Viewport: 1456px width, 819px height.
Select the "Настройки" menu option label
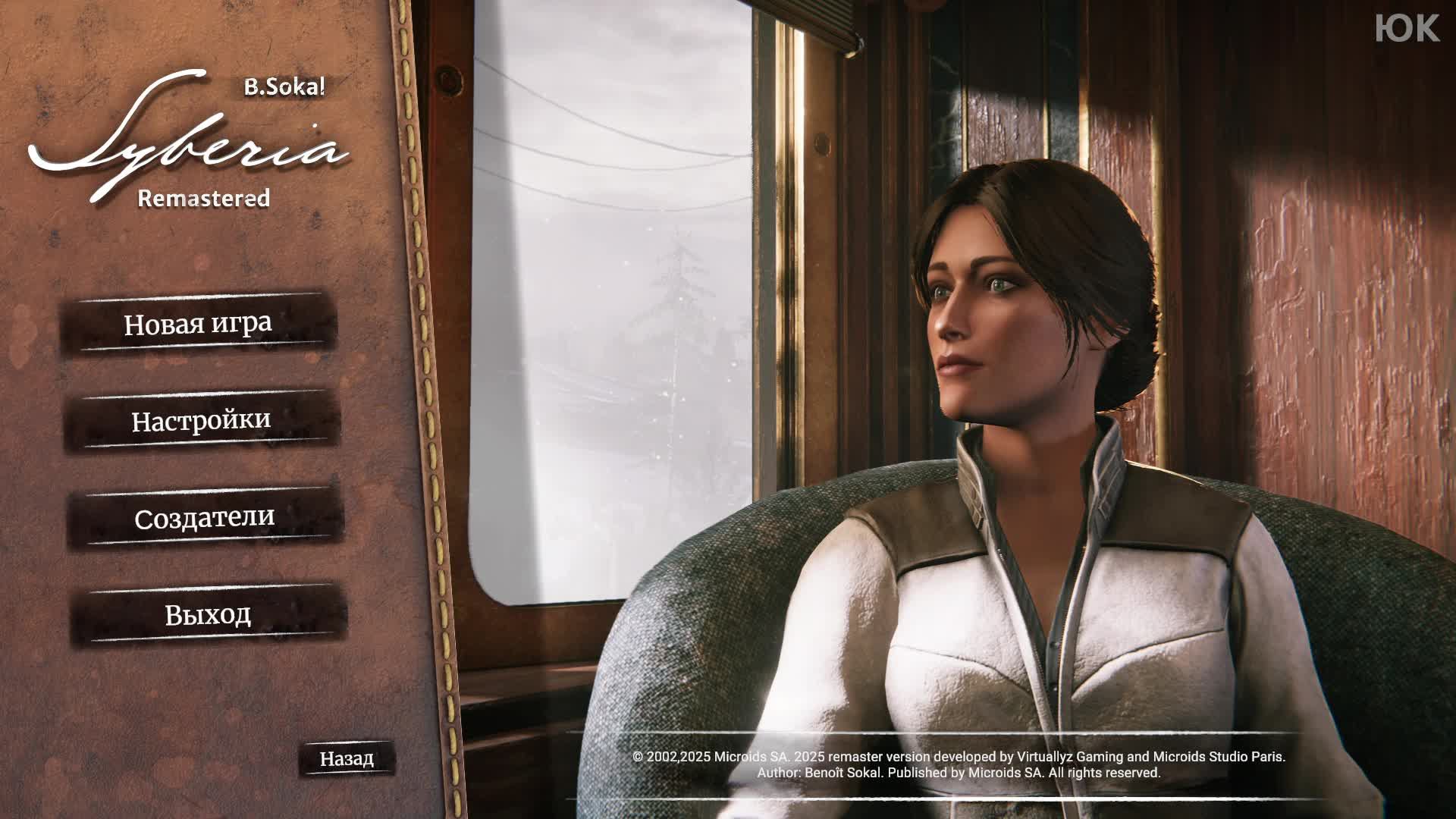[199, 422]
